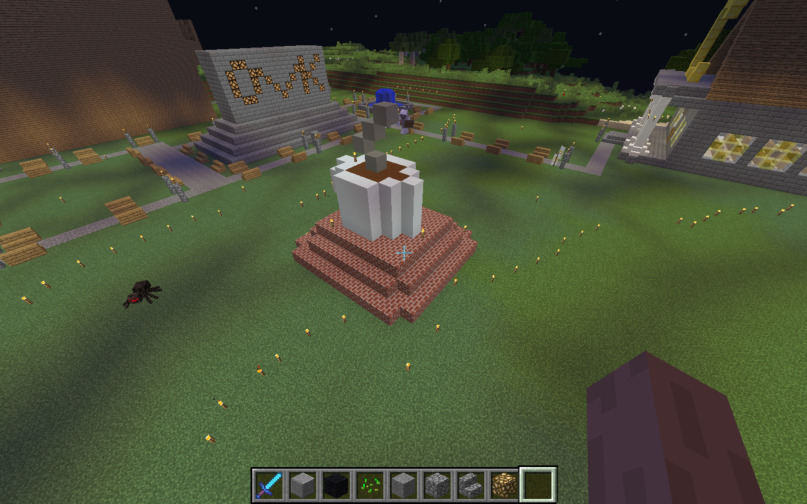Choose the green seeds hotbar slot

[x=369, y=486]
